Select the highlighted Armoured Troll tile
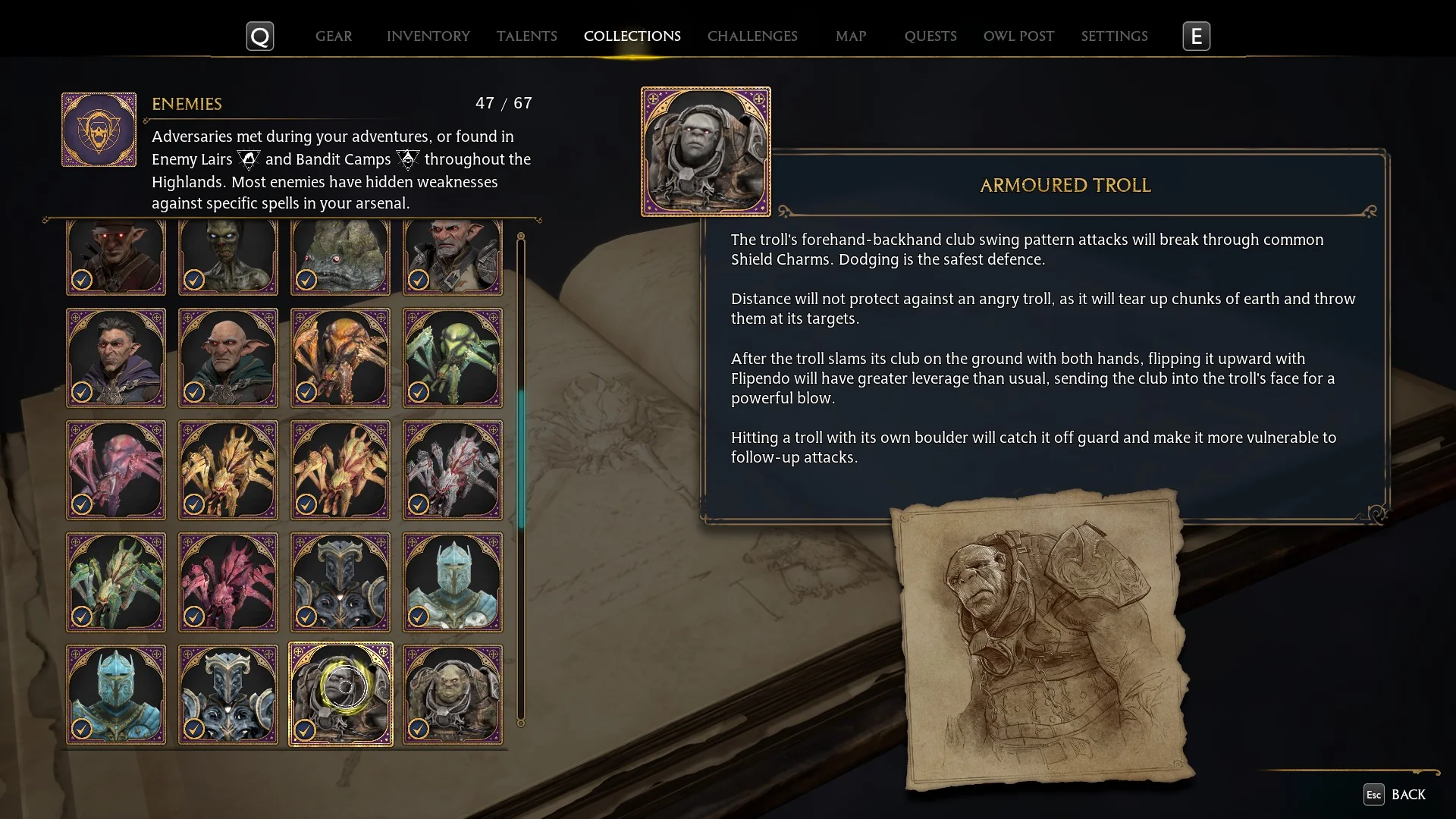 (340, 694)
